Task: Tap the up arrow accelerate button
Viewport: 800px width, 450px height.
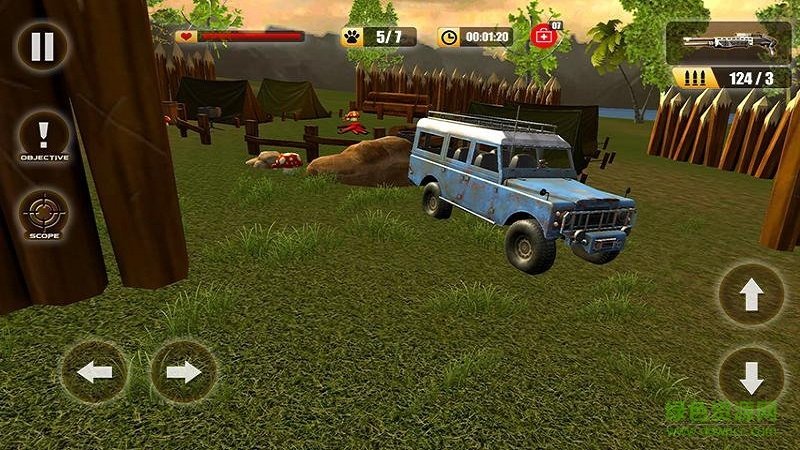Action: point(750,293)
